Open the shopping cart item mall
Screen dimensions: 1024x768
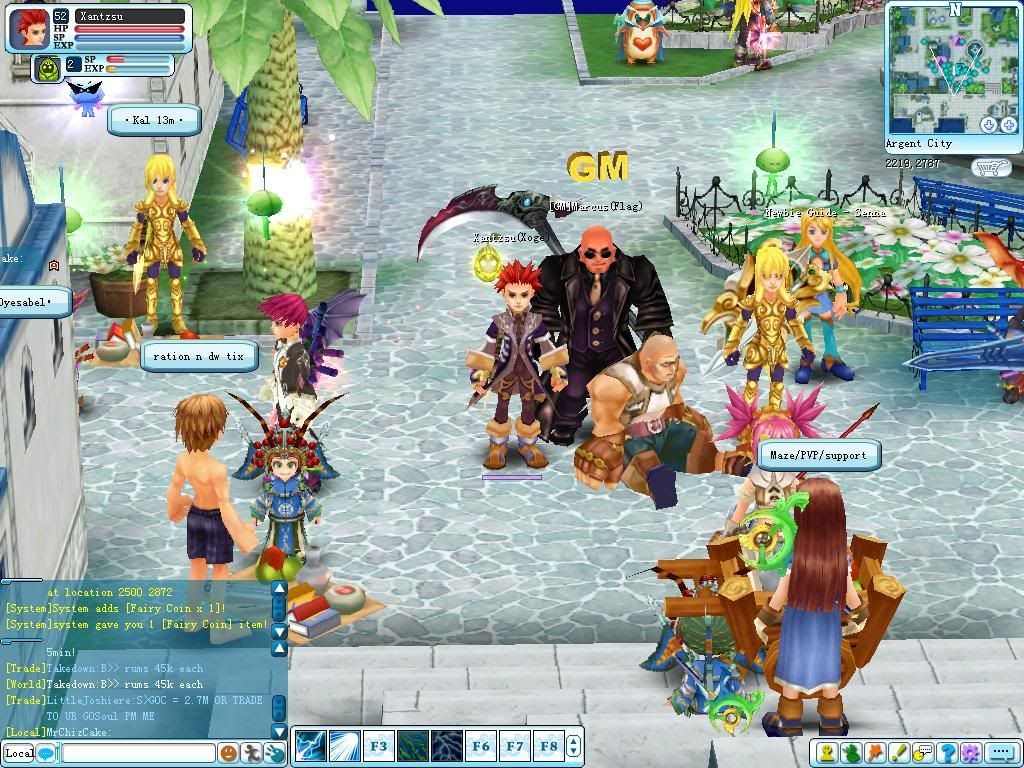991,168
